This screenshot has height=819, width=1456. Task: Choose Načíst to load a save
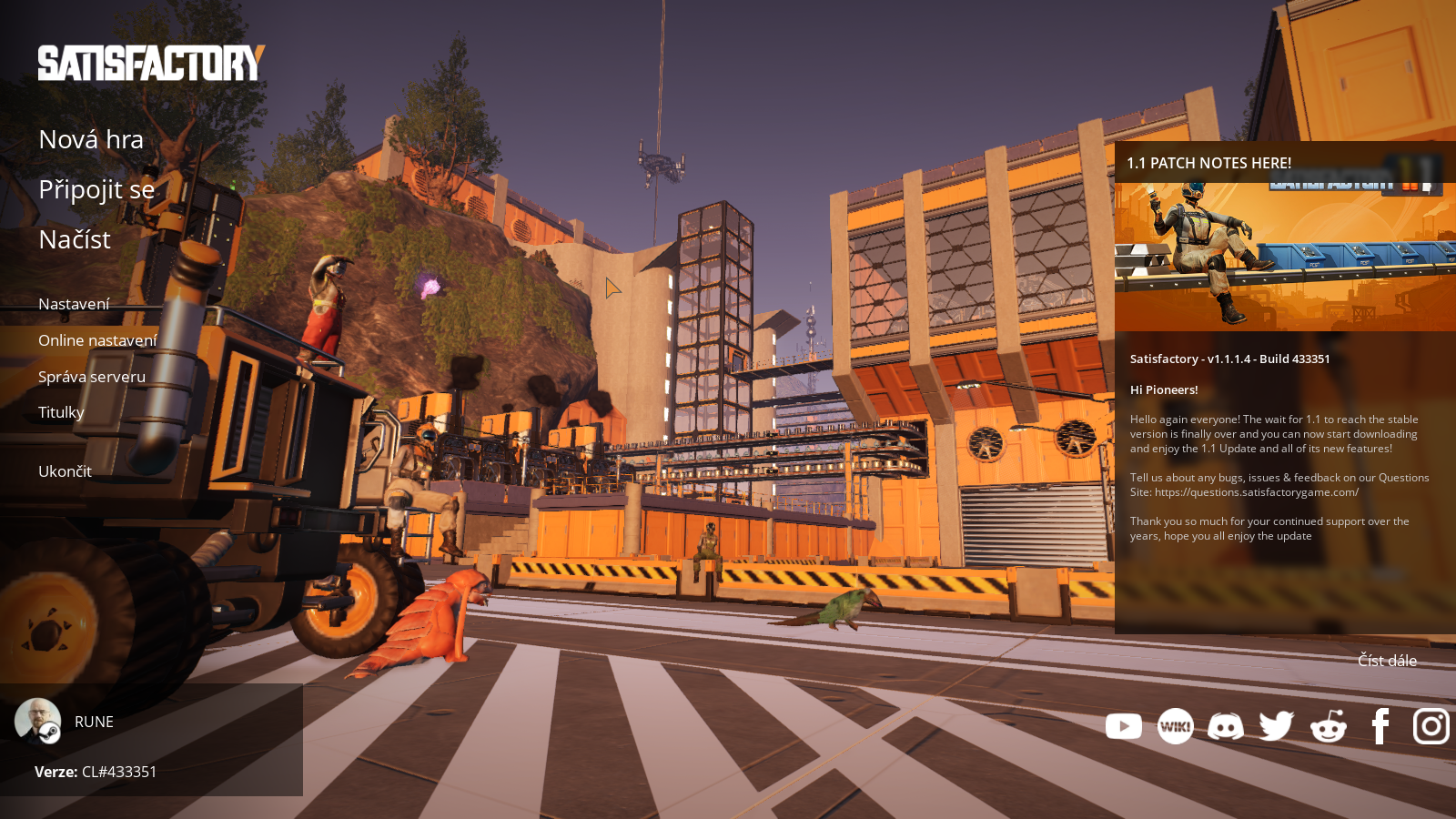click(x=75, y=239)
